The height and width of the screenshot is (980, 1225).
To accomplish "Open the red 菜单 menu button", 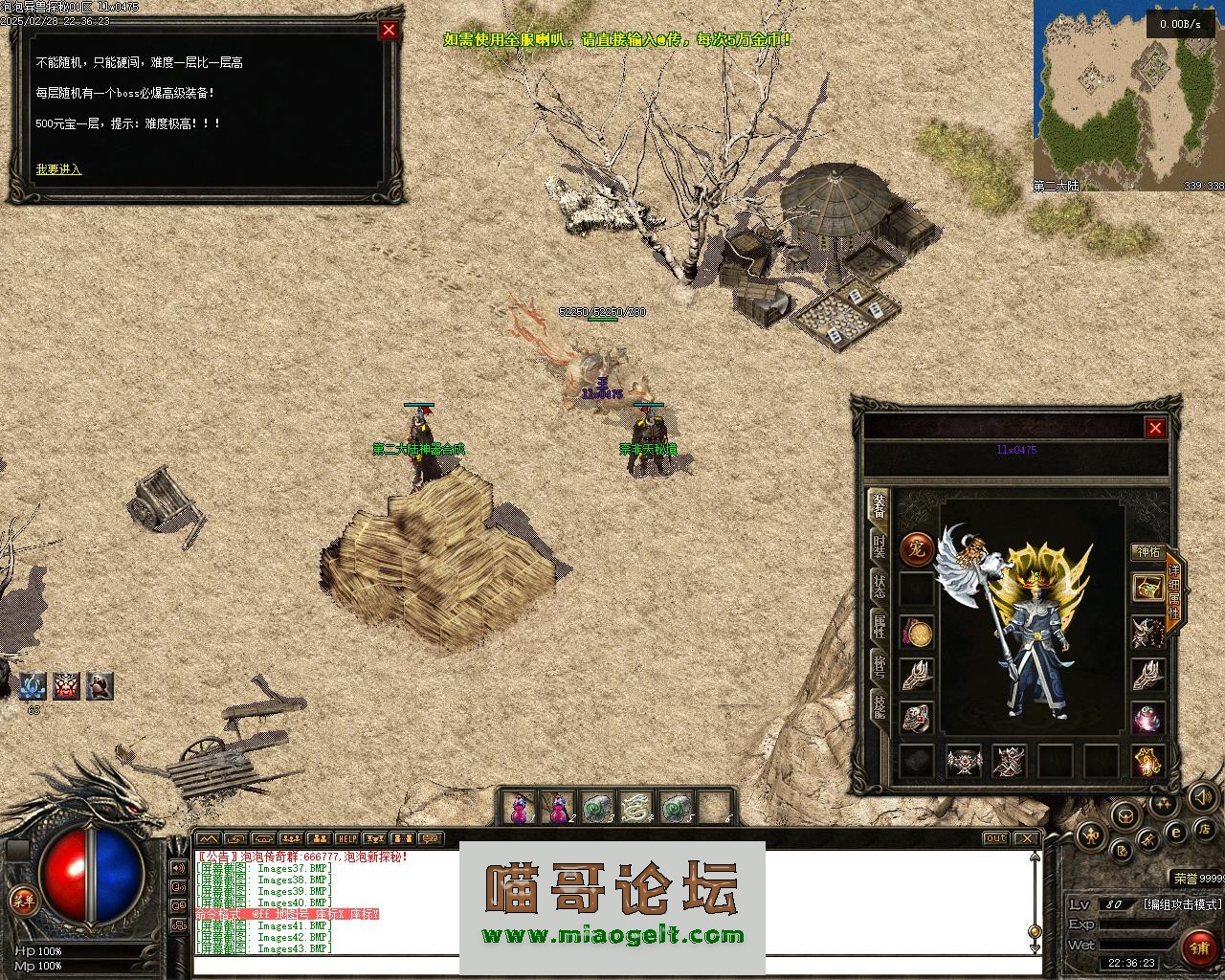I will click(23, 900).
